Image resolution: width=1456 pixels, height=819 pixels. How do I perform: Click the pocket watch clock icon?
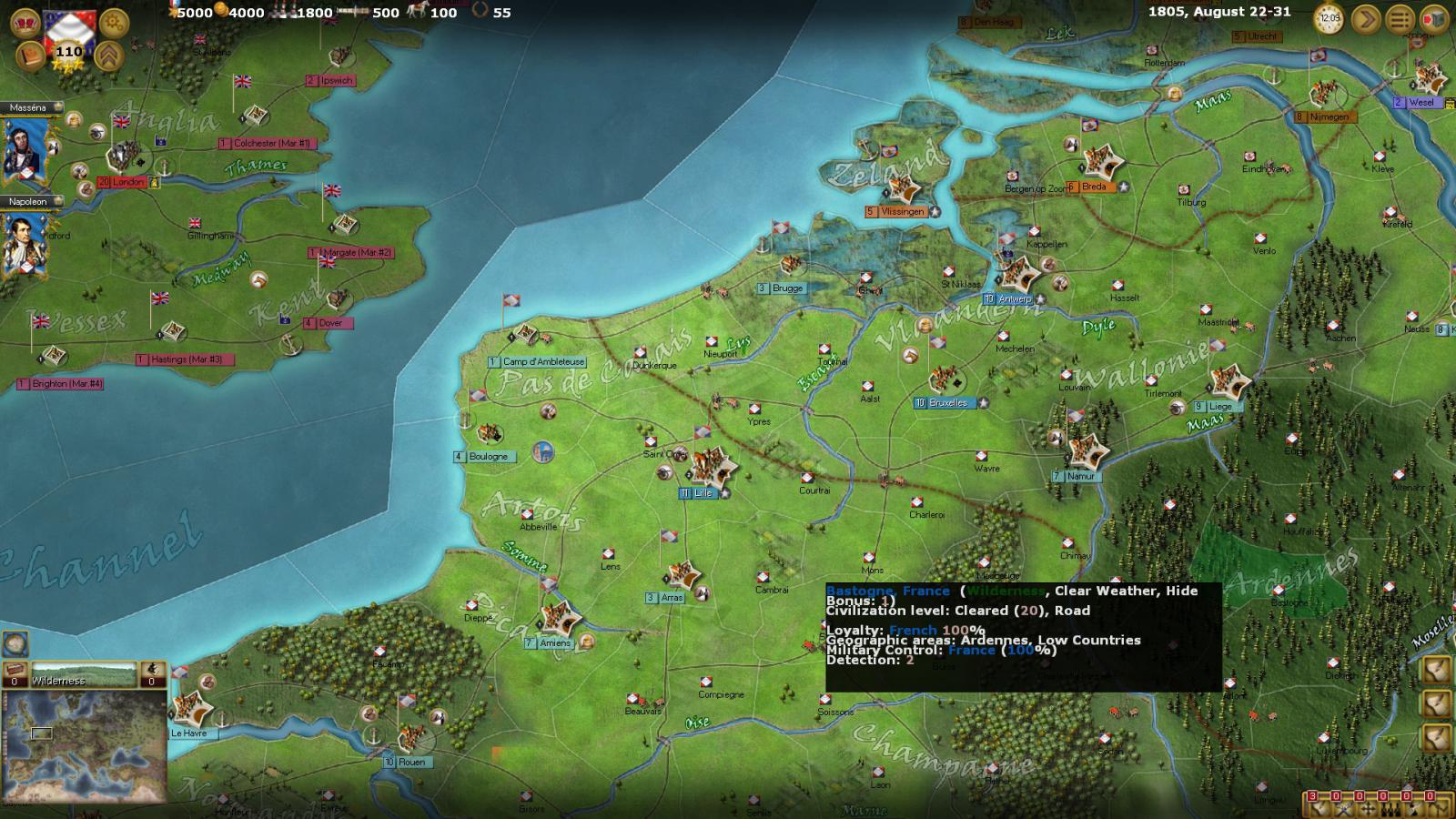click(1330, 18)
